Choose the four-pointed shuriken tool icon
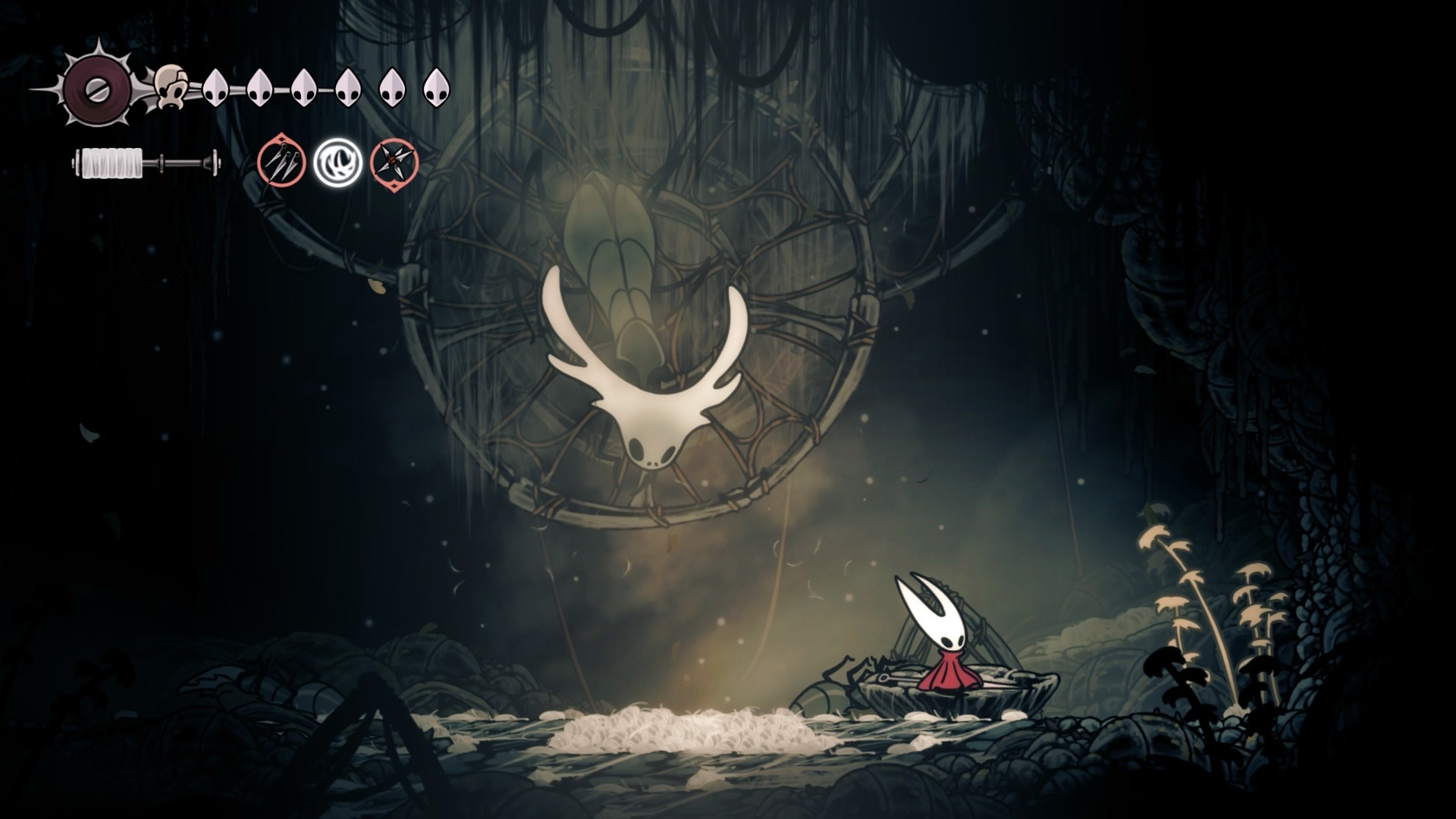 394,162
